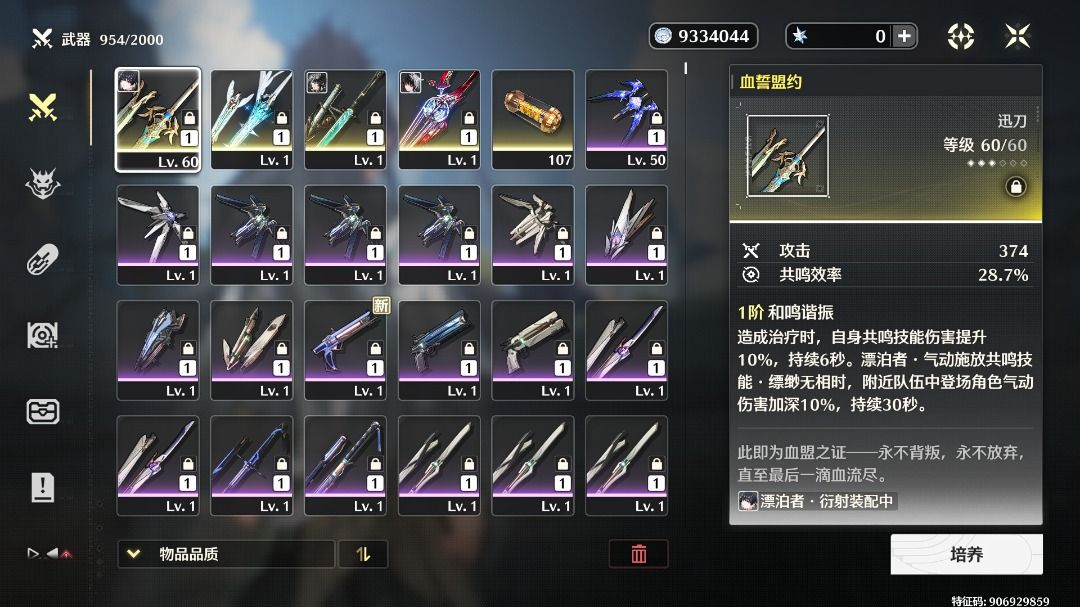Viewport: 1080px width, 607px height.
Task: Switch to the pill consumables tab
Action: (x=43, y=259)
